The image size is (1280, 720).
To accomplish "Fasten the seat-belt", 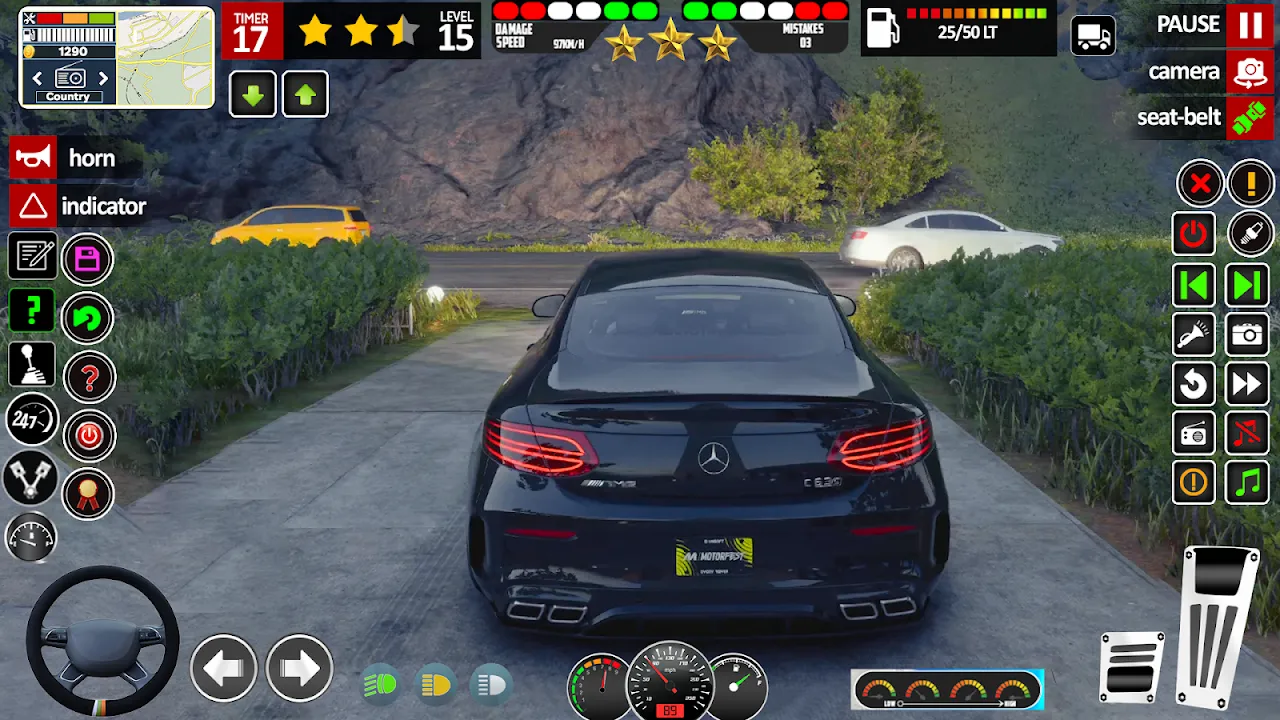I will (1250, 118).
